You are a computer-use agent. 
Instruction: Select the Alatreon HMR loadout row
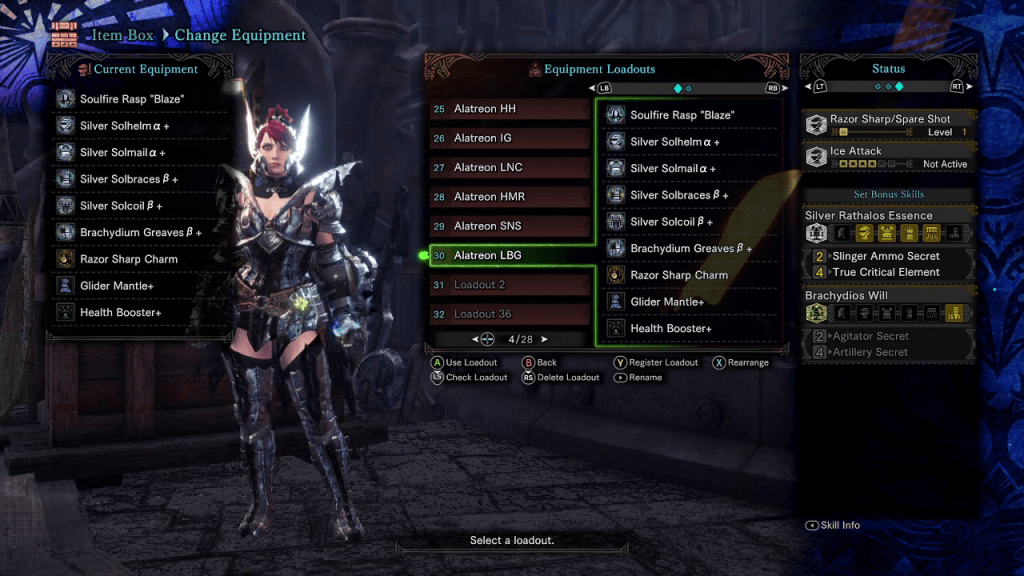[x=510, y=197]
